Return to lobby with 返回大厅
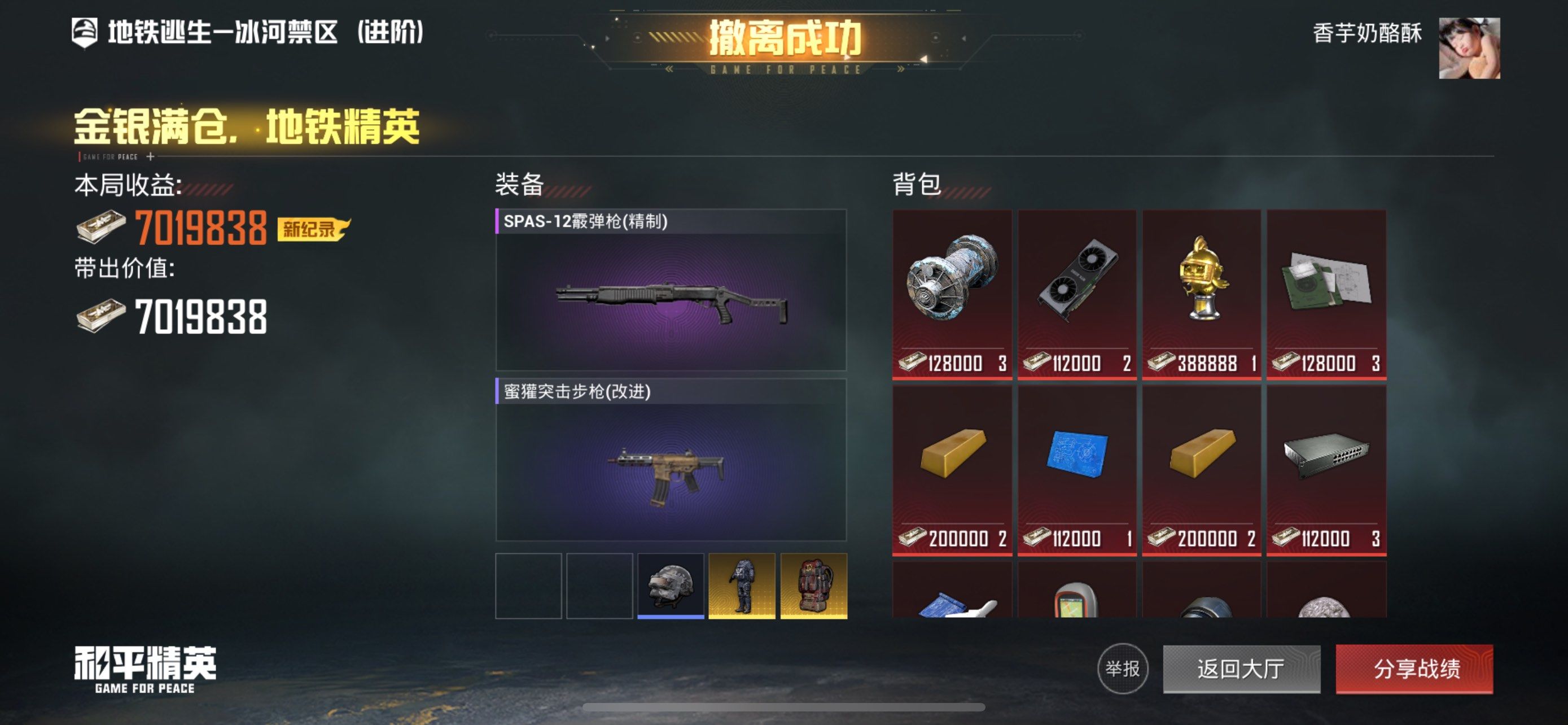1568x725 pixels. [x=1241, y=669]
